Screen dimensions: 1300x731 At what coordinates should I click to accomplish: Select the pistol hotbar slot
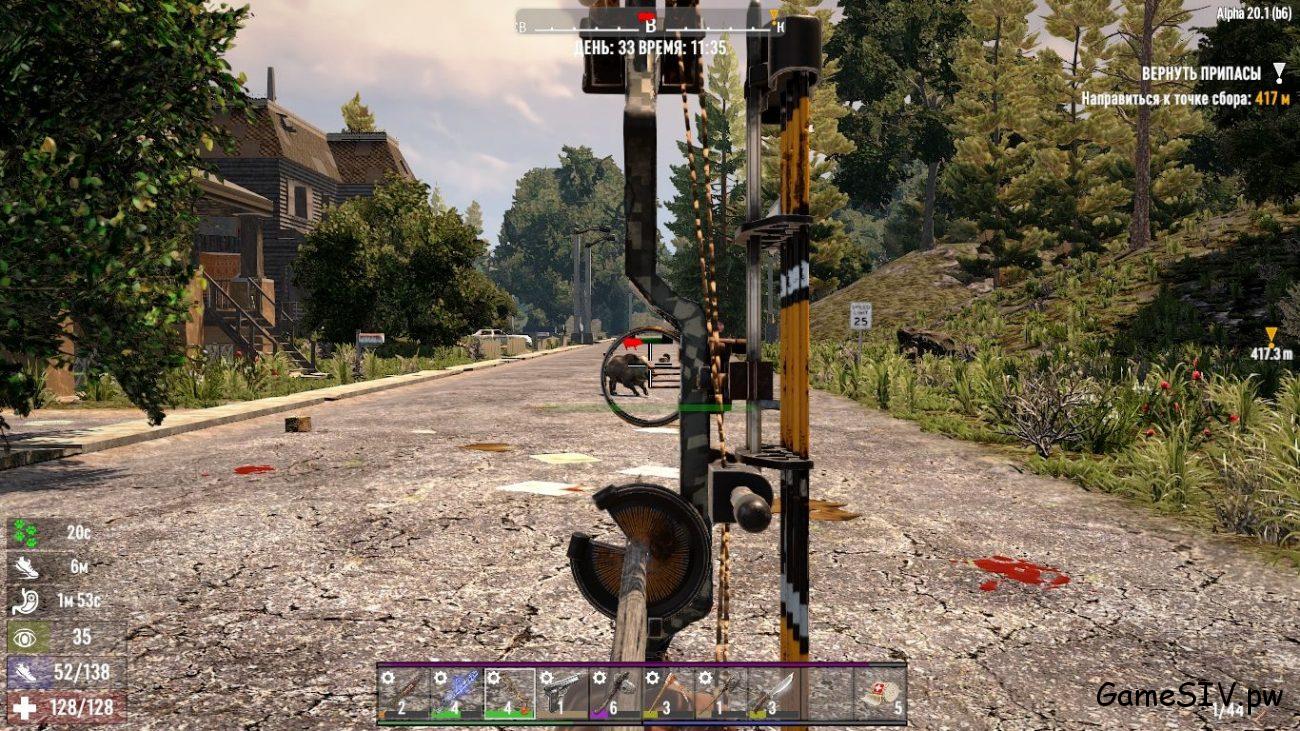tap(562, 692)
